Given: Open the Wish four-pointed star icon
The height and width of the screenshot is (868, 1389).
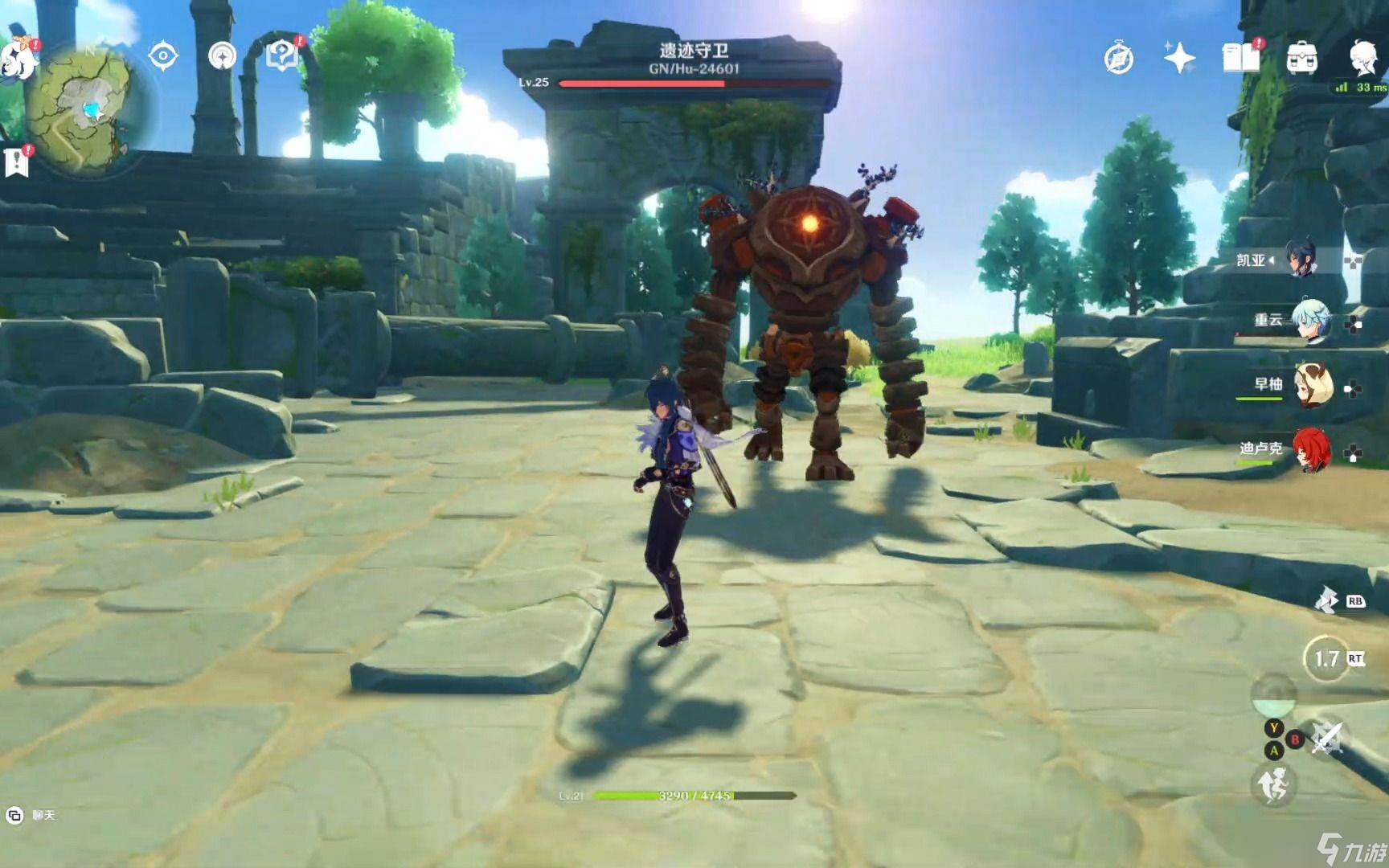Looking at the screenshot, I should [1179, 58].
